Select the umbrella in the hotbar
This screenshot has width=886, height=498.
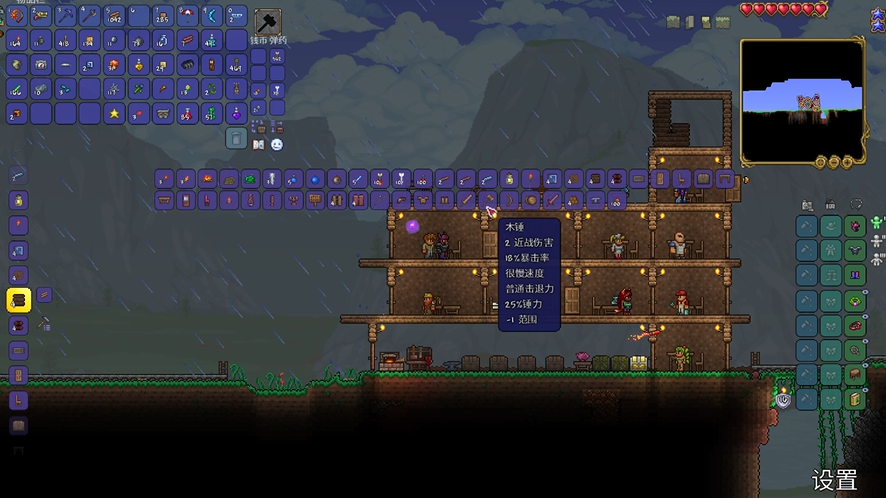[x=187, y=15]
